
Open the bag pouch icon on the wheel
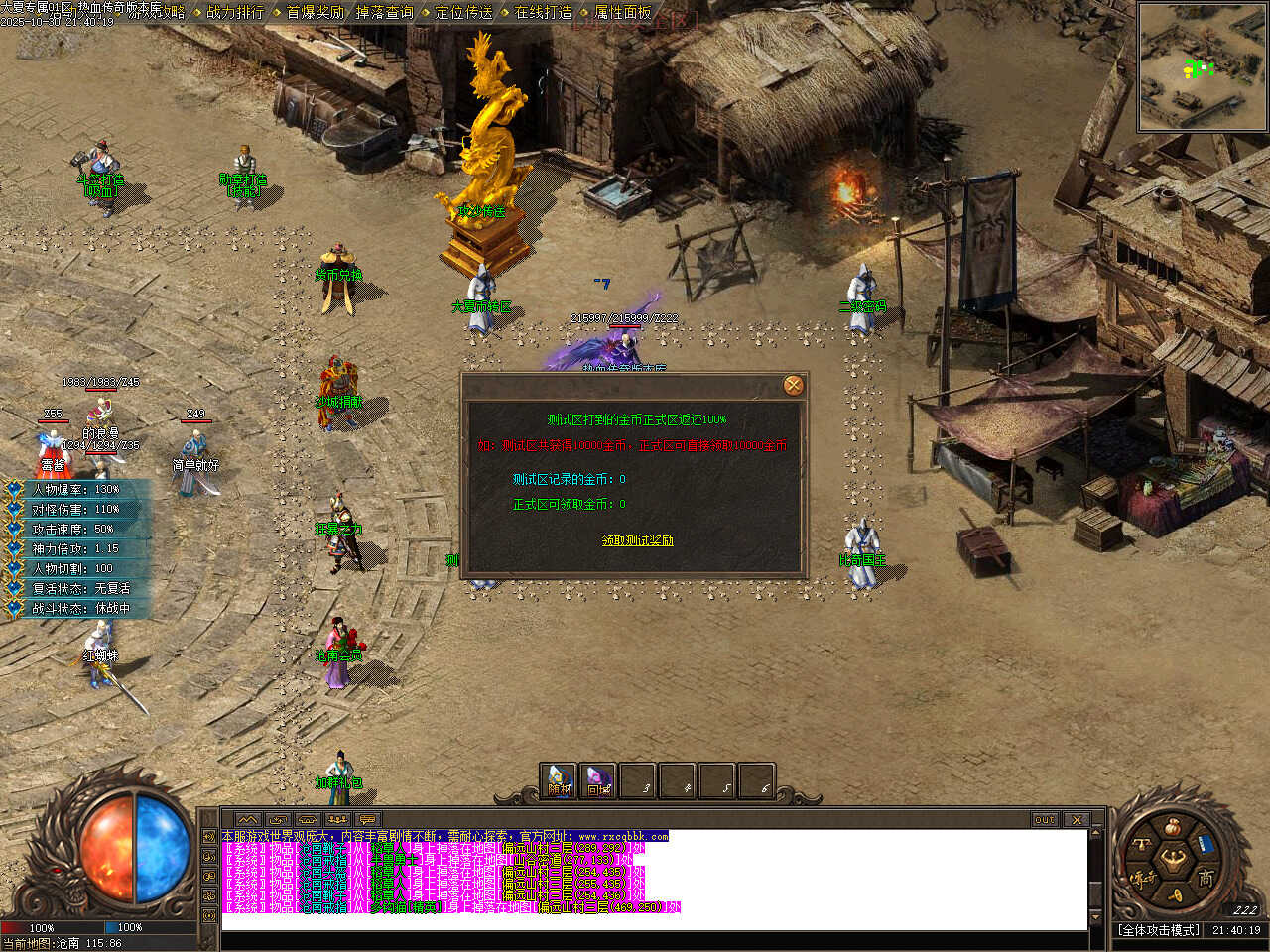1173,828
